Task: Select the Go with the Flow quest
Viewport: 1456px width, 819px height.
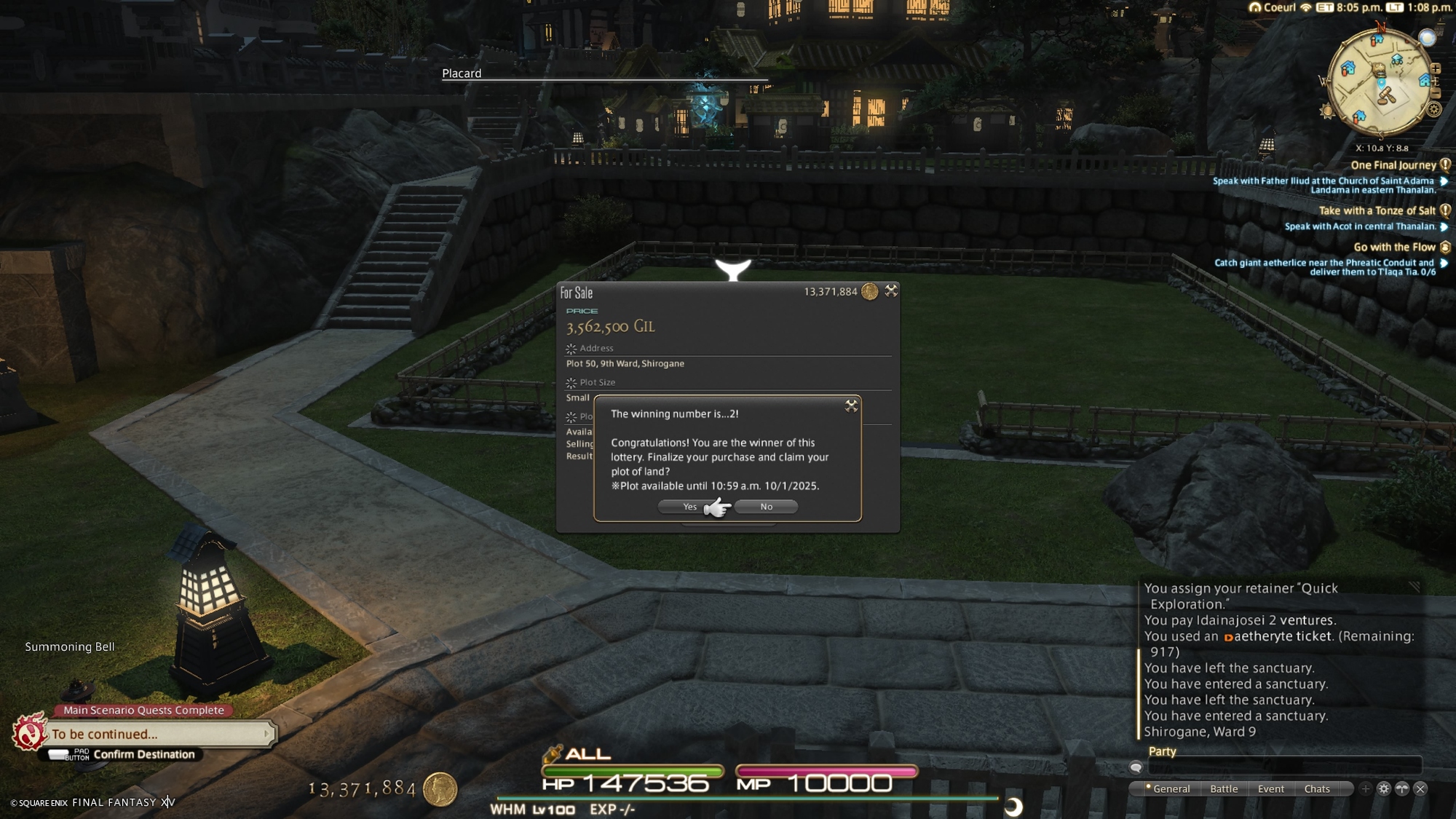Action: [1394, 248]
